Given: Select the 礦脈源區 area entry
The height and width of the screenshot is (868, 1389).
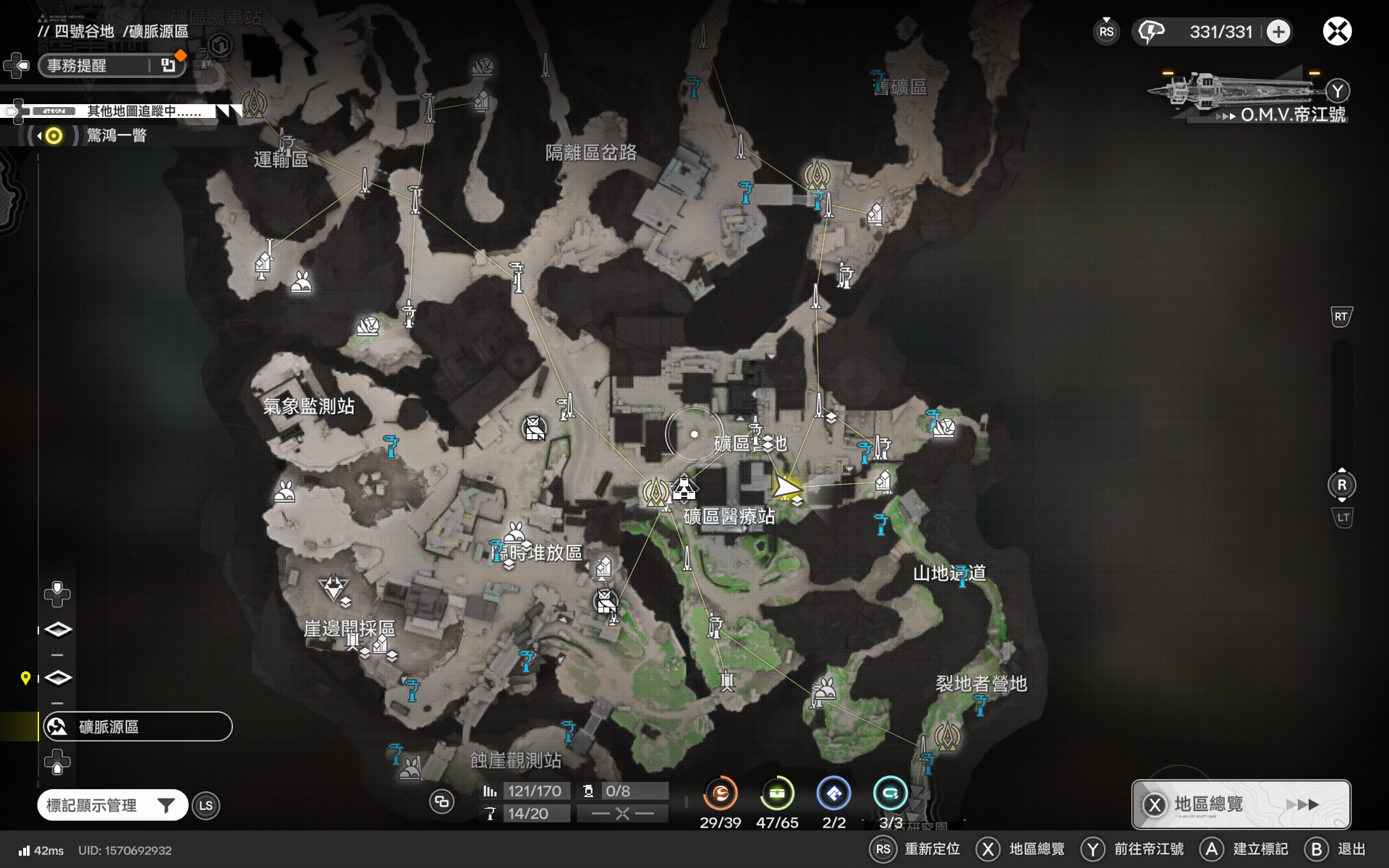Looking at the screenshot, I should 137,726.
